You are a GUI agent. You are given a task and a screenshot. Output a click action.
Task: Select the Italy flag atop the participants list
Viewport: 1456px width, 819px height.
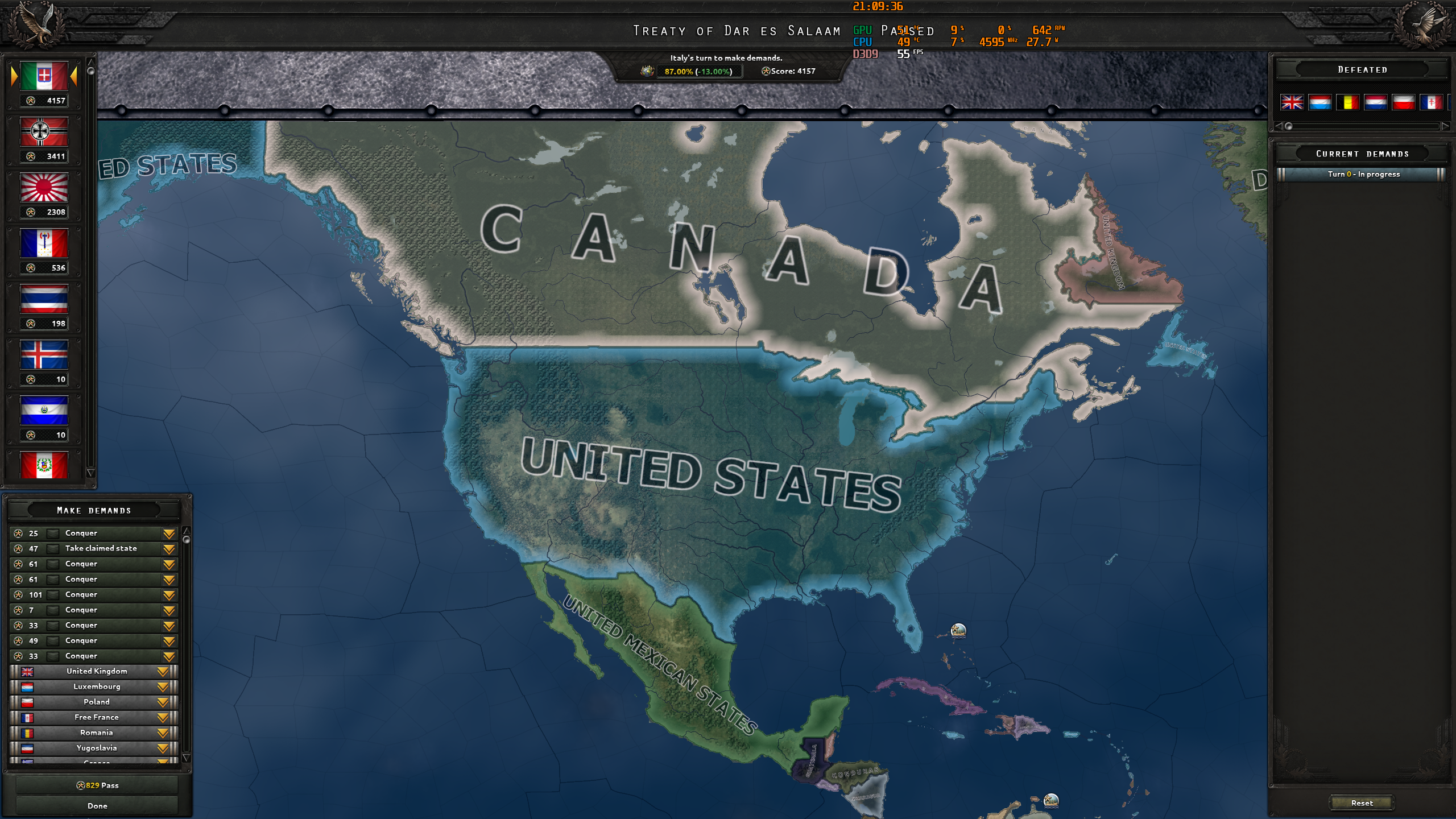[x=44, y=76]
